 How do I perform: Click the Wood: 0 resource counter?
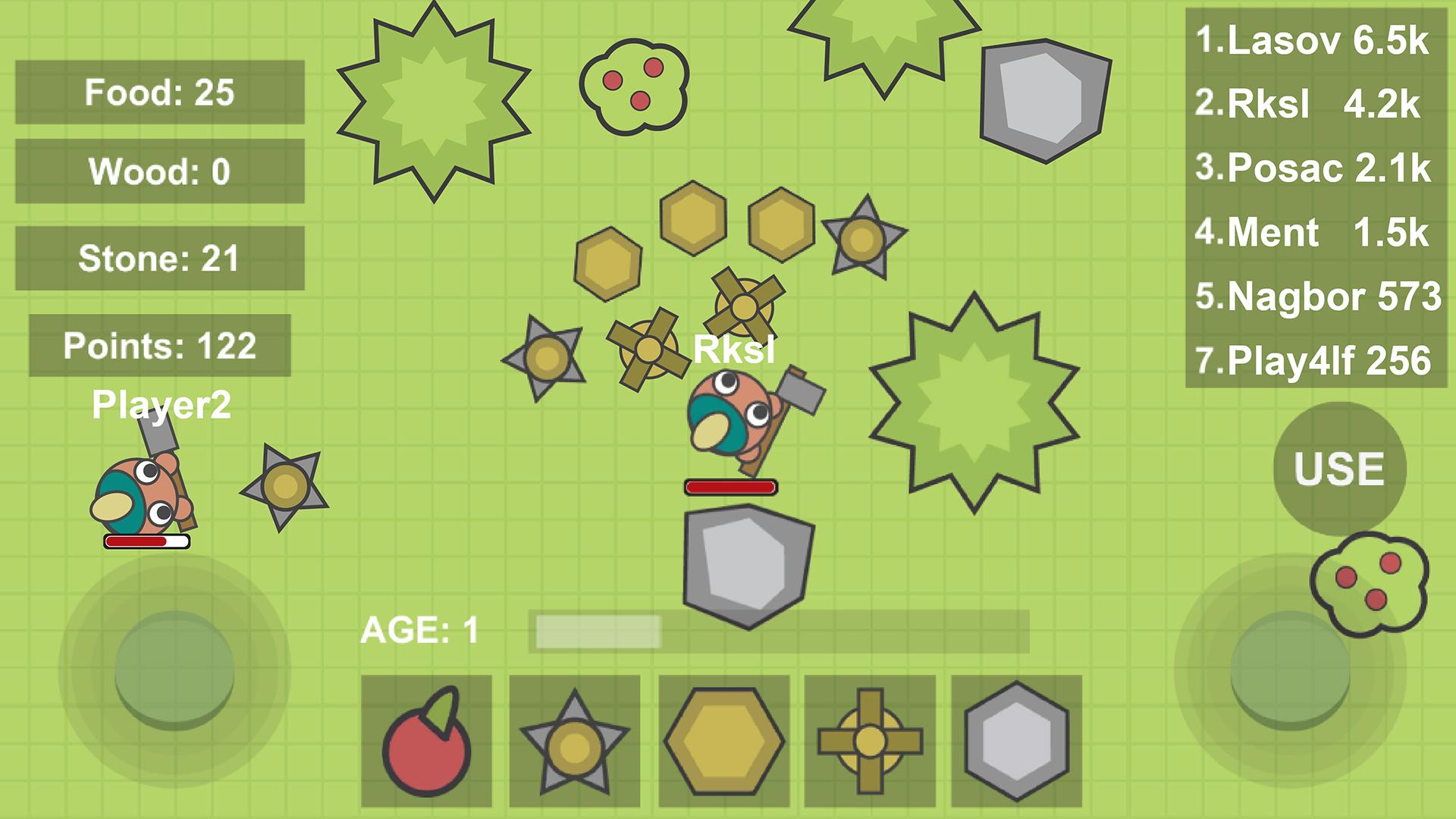click(x=158, y=171)
